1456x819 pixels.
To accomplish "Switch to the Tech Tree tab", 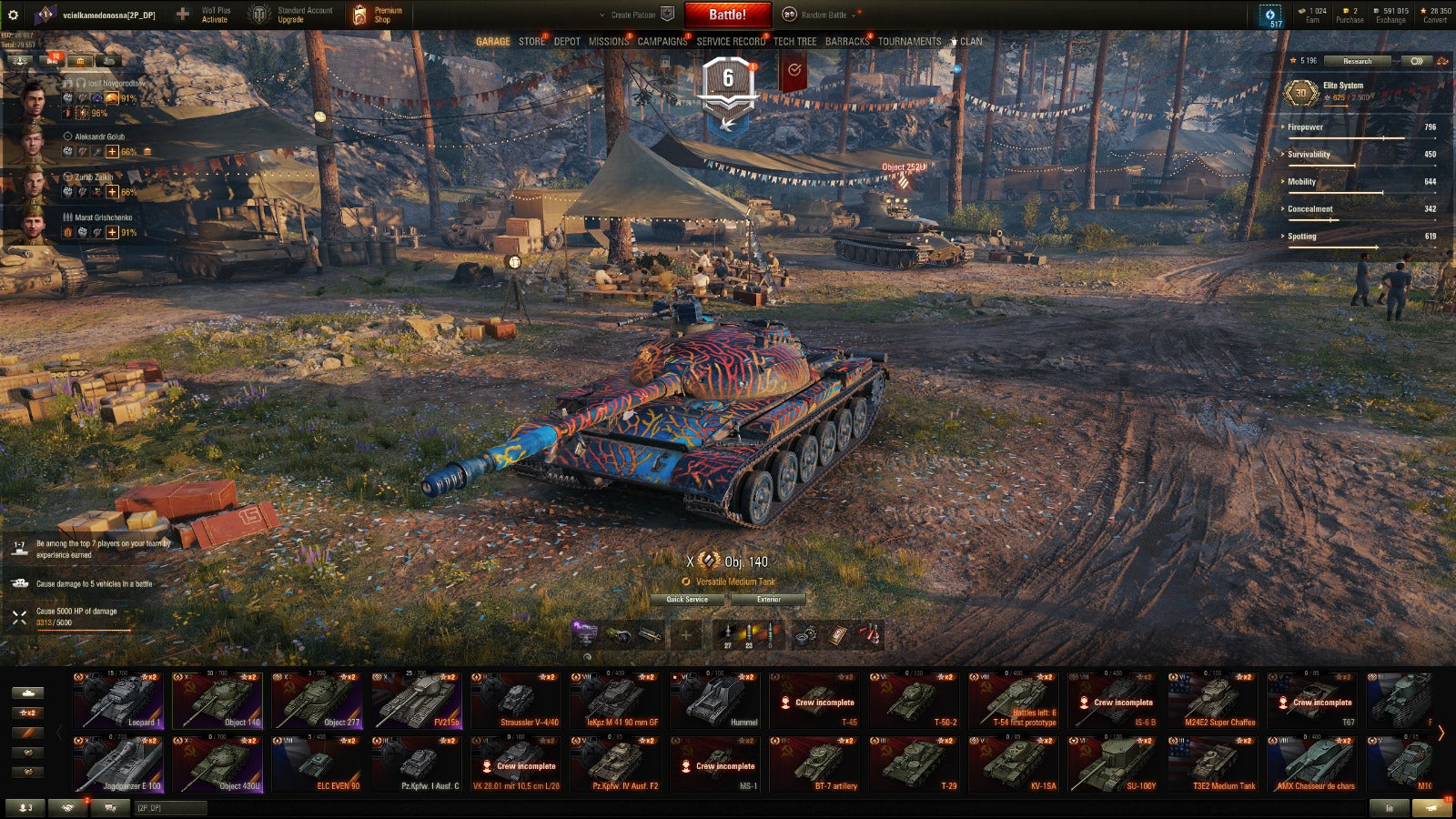I will 794,41.
